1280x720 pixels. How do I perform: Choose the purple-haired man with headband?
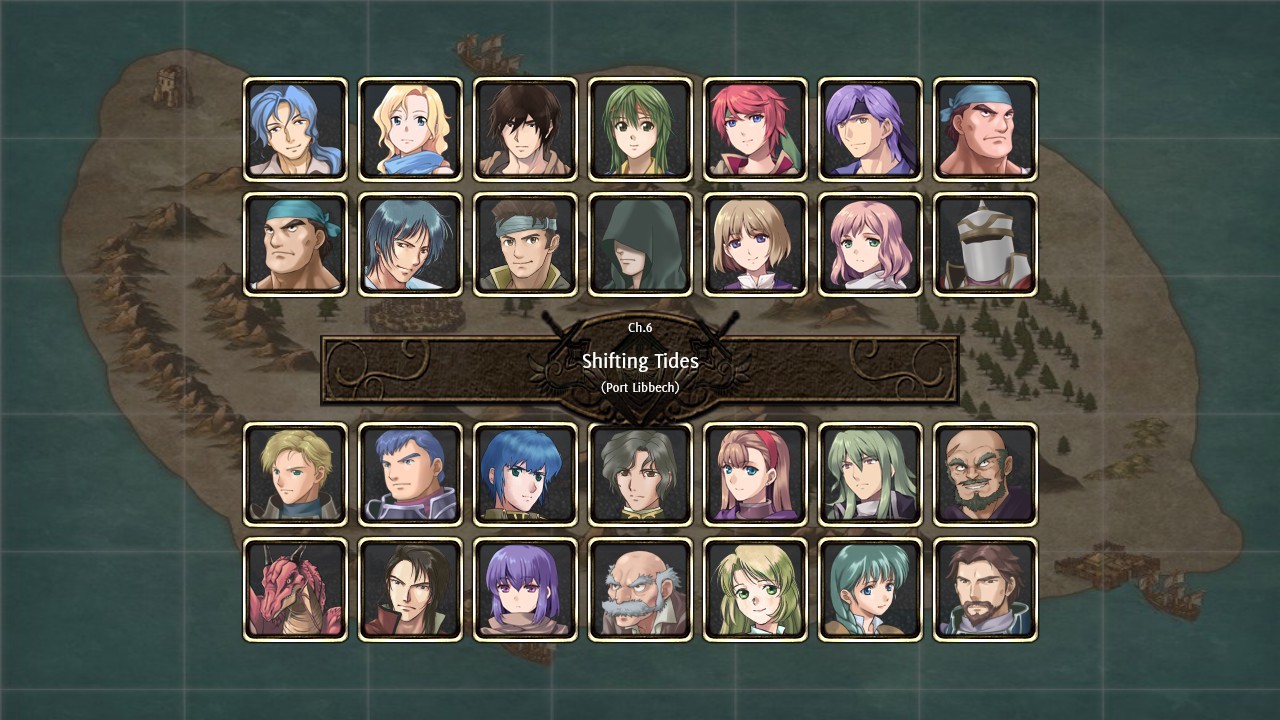870,129
